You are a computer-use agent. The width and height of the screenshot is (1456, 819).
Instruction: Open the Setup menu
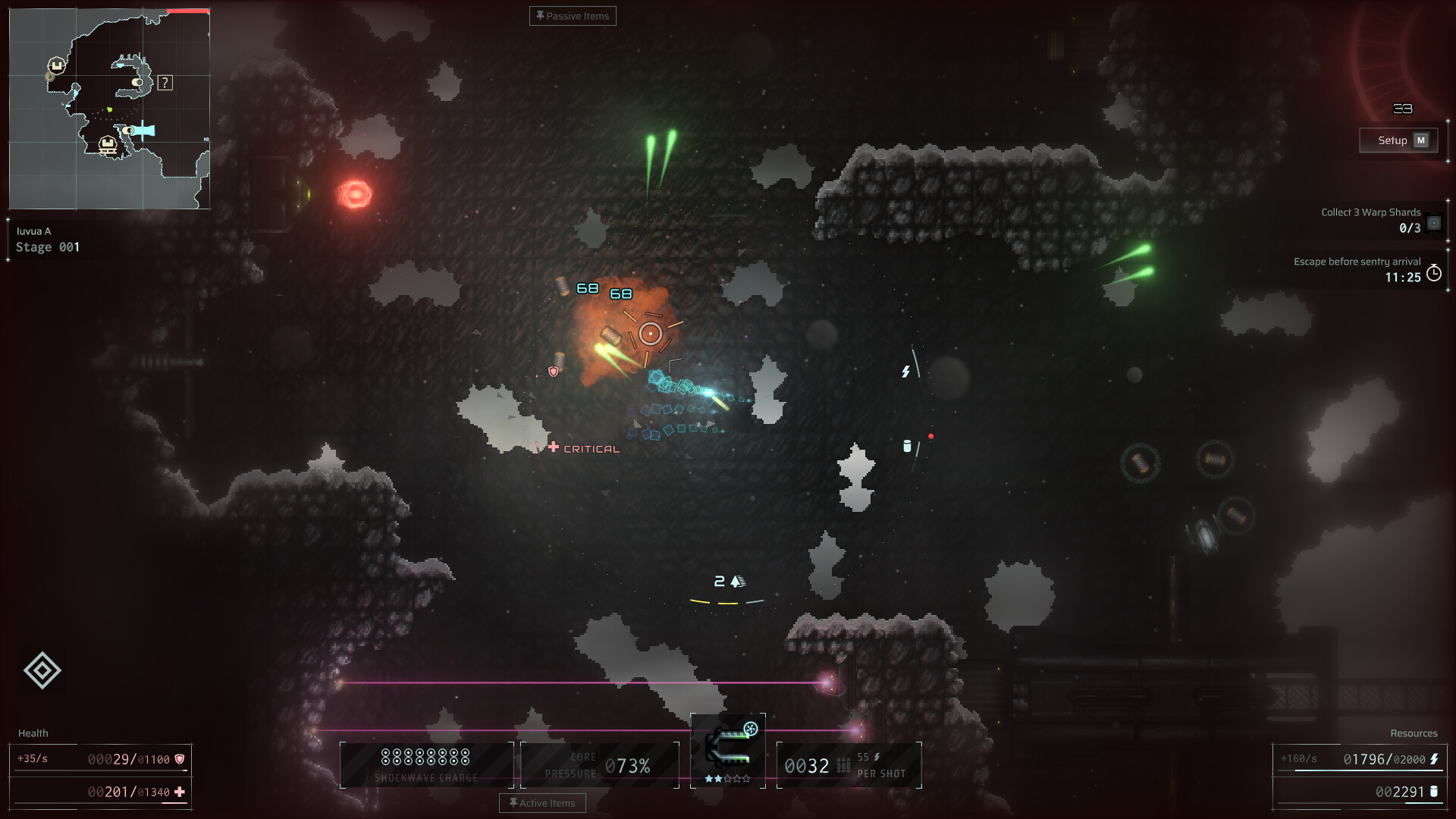tap(1398, 140)
